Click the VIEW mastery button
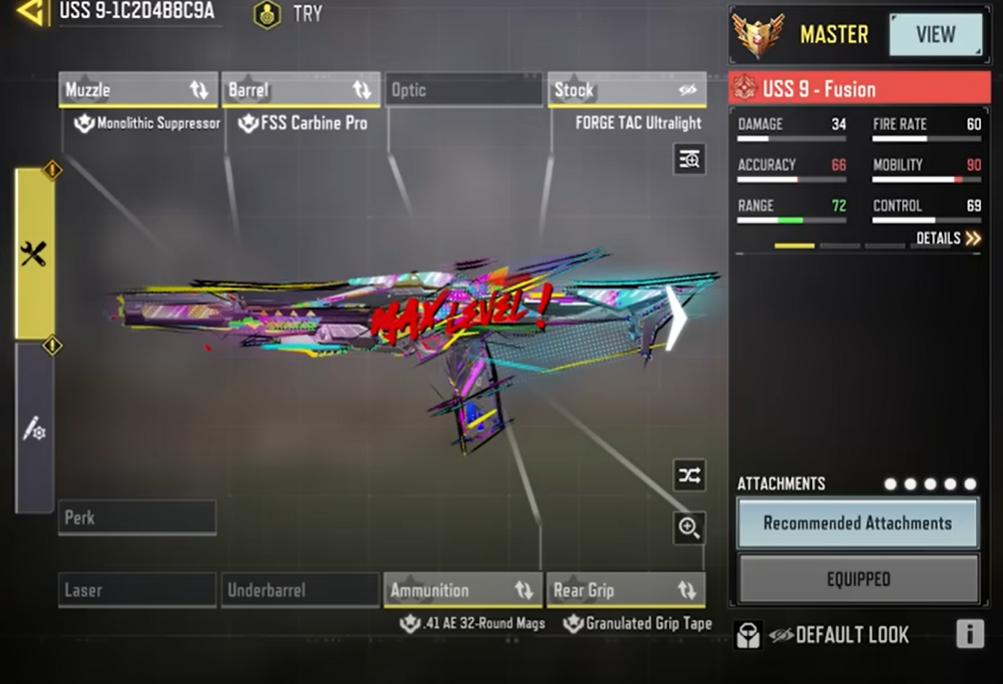 click(935, 35)
